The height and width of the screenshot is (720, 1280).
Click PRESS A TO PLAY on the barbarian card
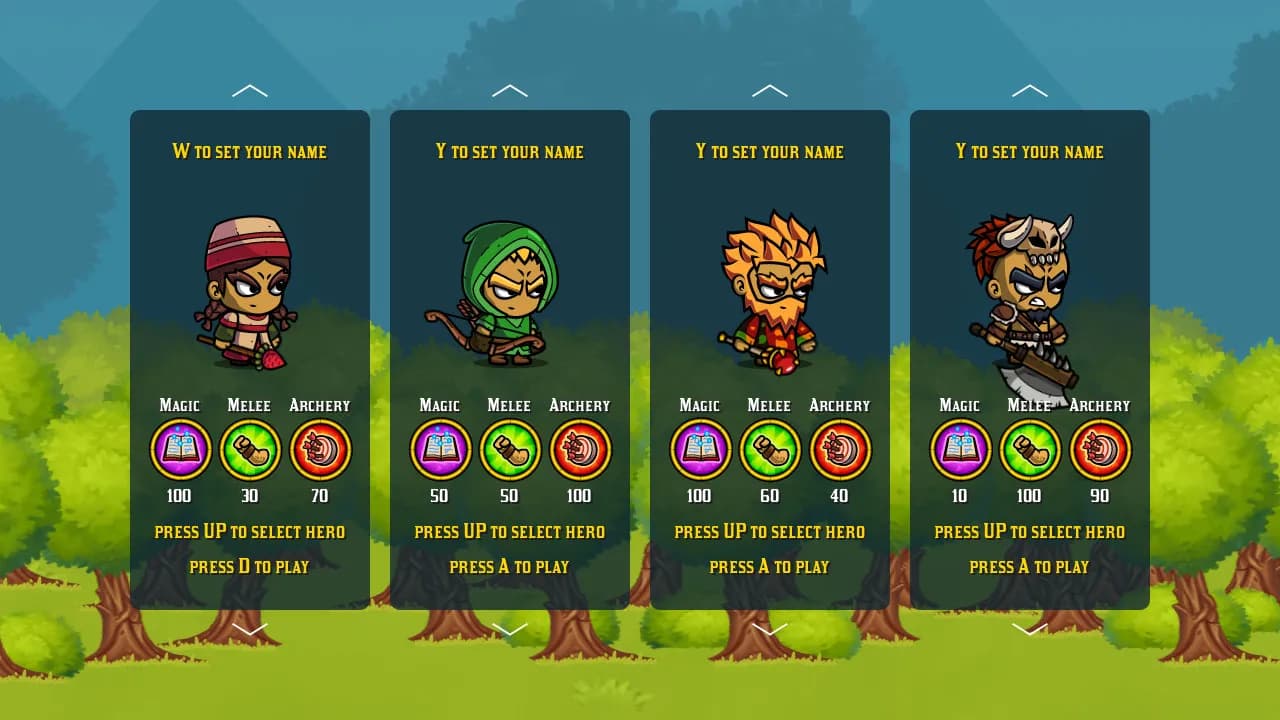click(1030, 566)
